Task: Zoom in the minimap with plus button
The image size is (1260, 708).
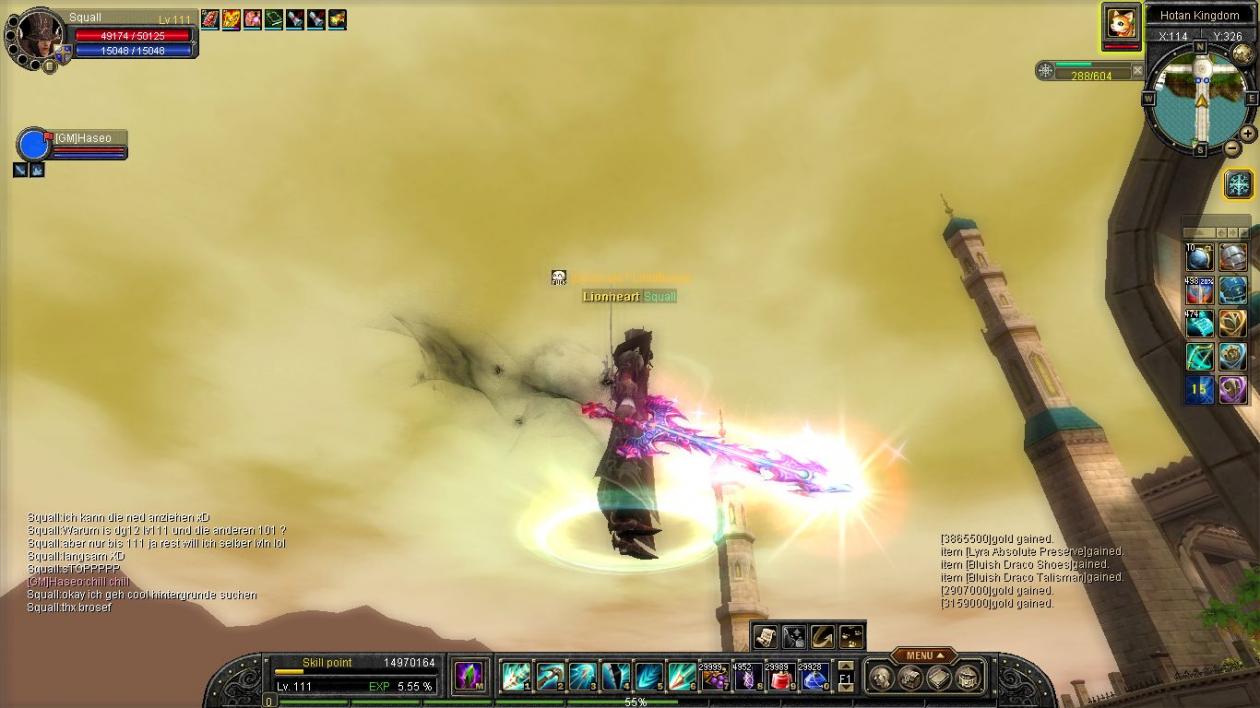Action: click(x=1247, y=134)
